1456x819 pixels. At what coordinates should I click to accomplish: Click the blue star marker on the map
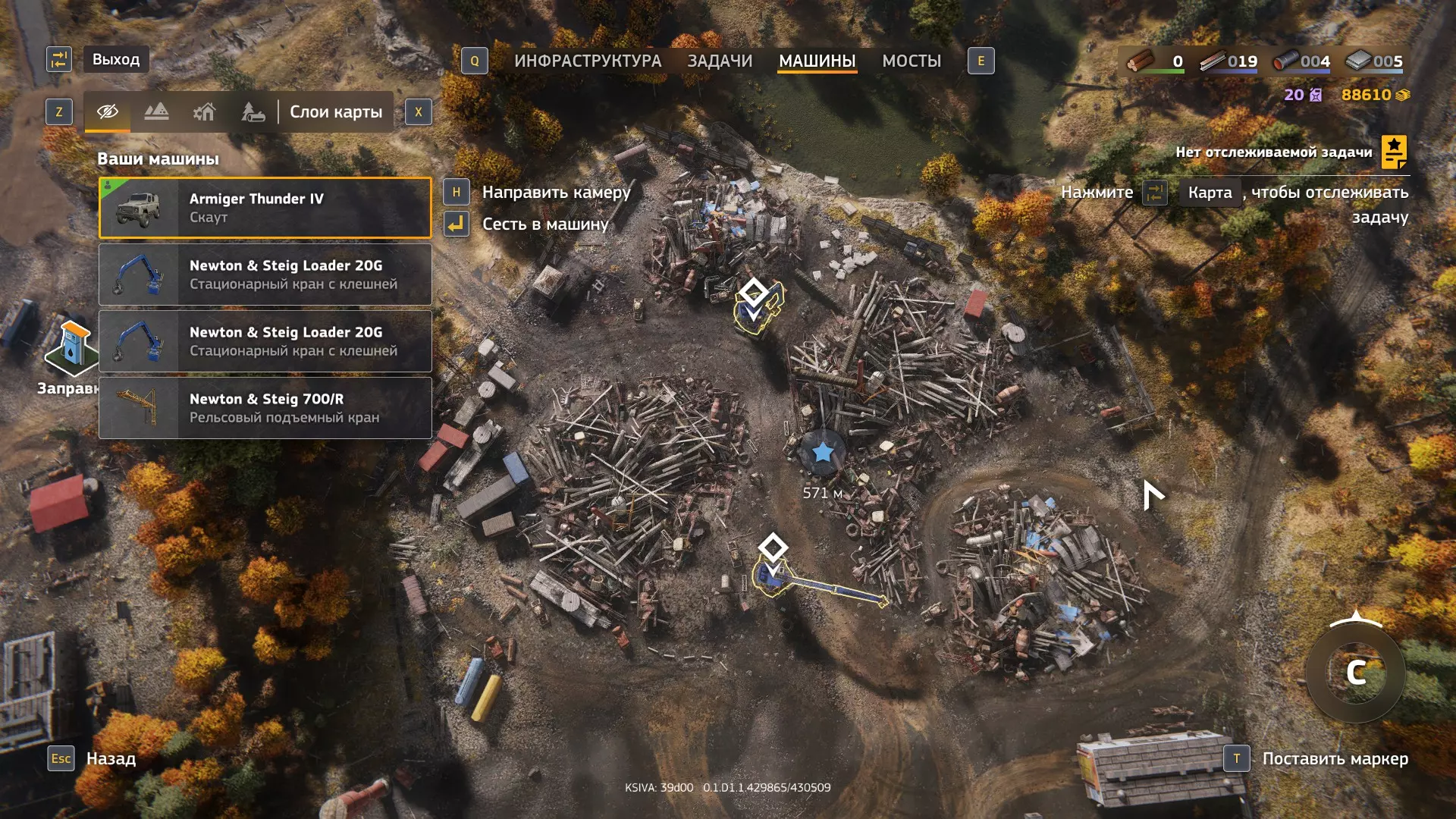pyautogui.click(x=823, y=453)
